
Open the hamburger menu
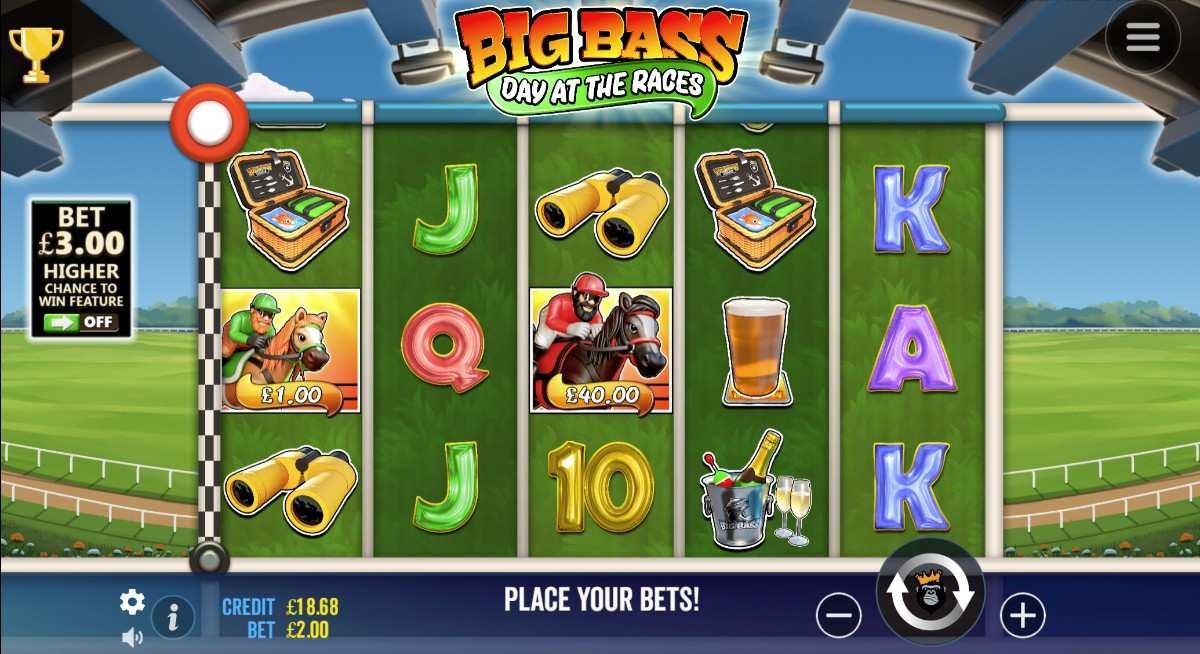click(1142, 37)
